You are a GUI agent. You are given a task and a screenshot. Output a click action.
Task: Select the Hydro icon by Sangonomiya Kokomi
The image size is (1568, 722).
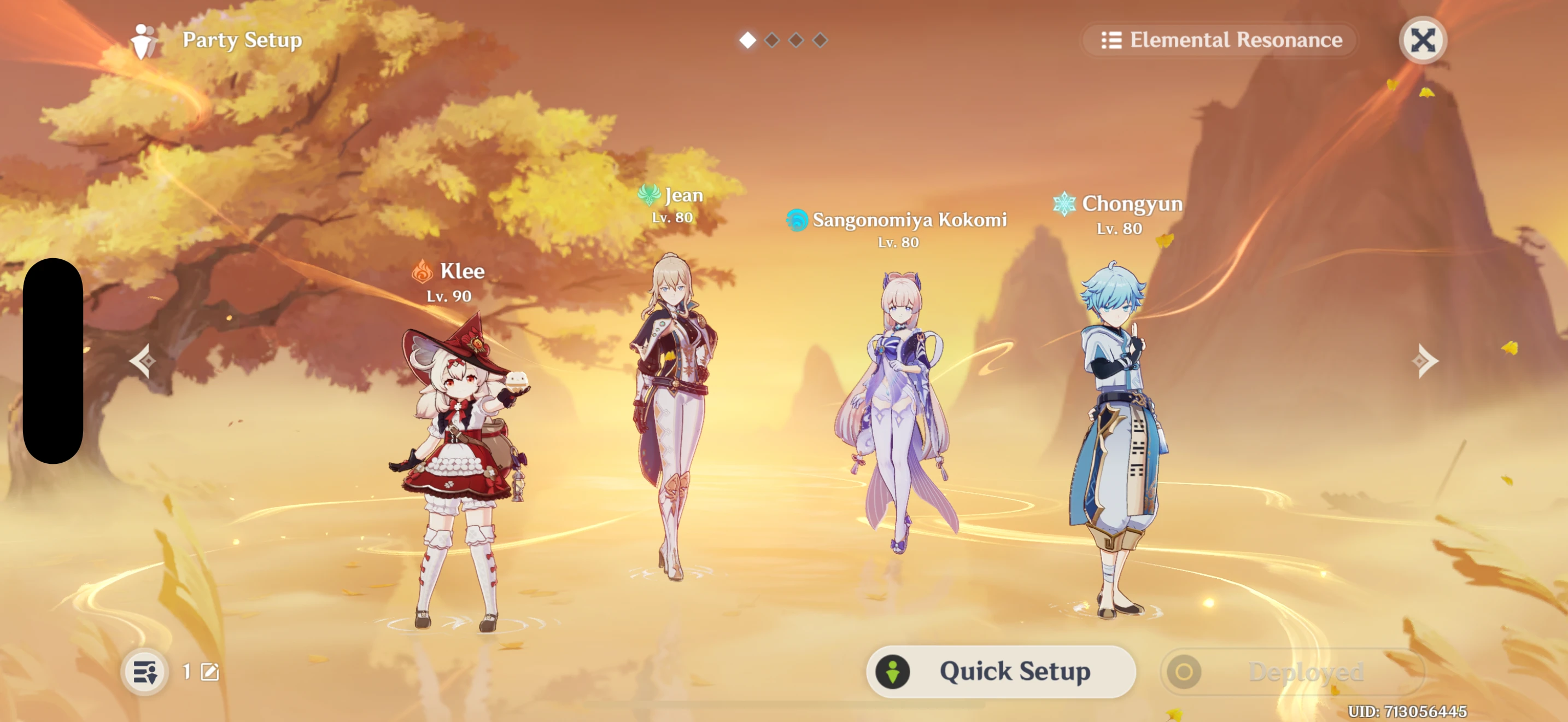(x=798, y=220)
